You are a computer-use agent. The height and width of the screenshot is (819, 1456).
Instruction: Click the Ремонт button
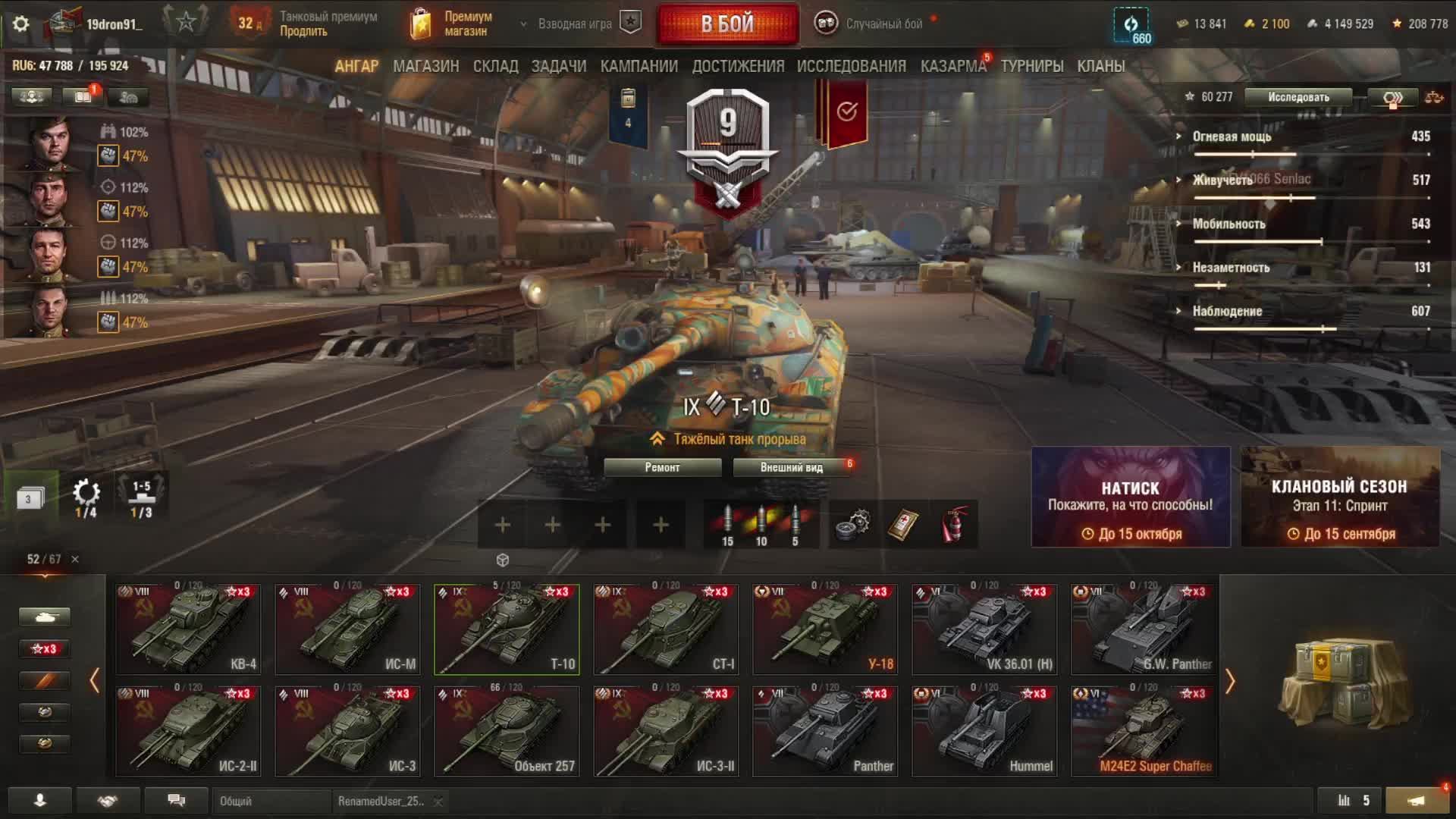coord(662,468)
